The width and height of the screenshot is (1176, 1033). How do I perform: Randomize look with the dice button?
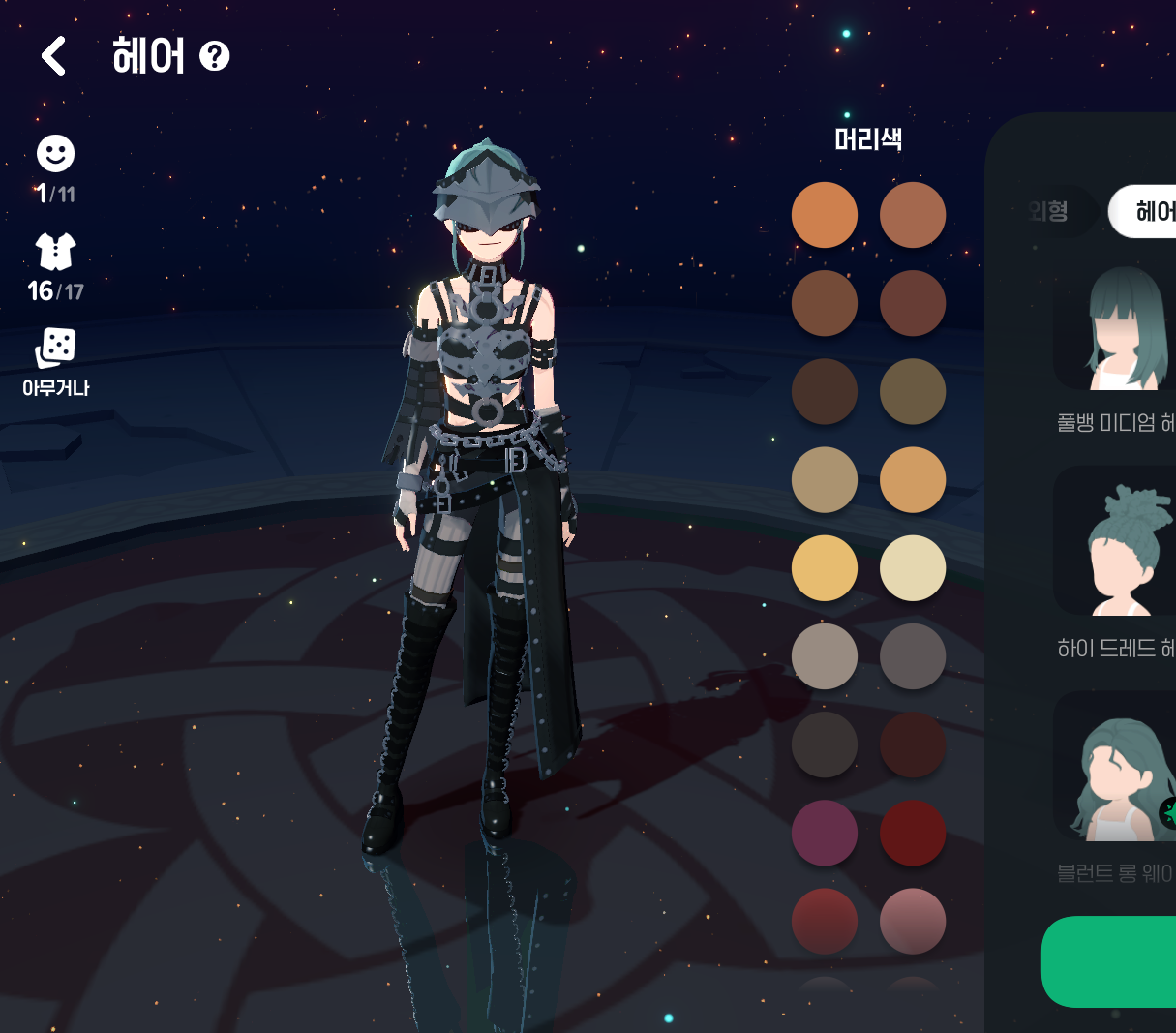55,349
